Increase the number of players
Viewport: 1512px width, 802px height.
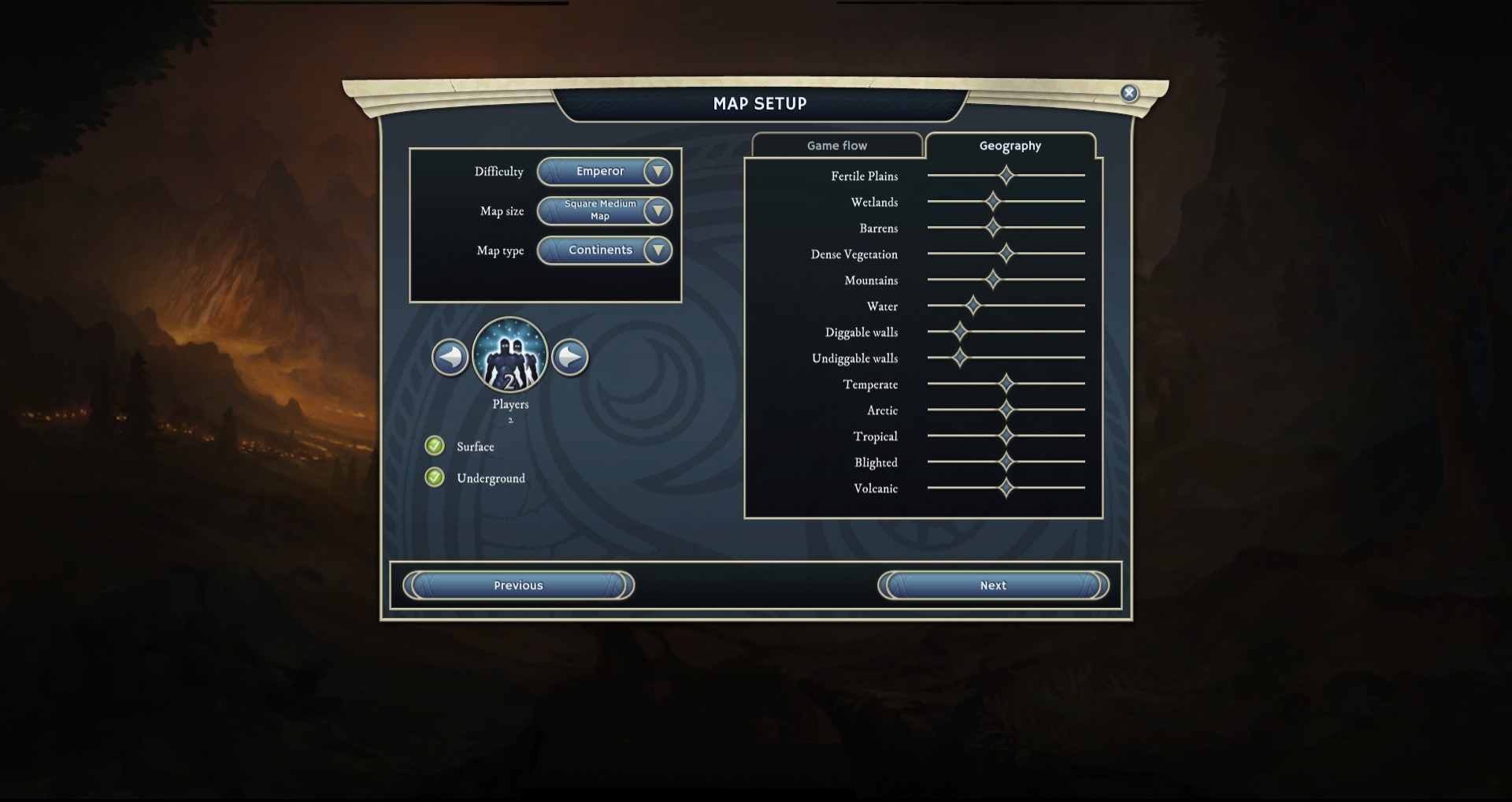tap(570, 357)
